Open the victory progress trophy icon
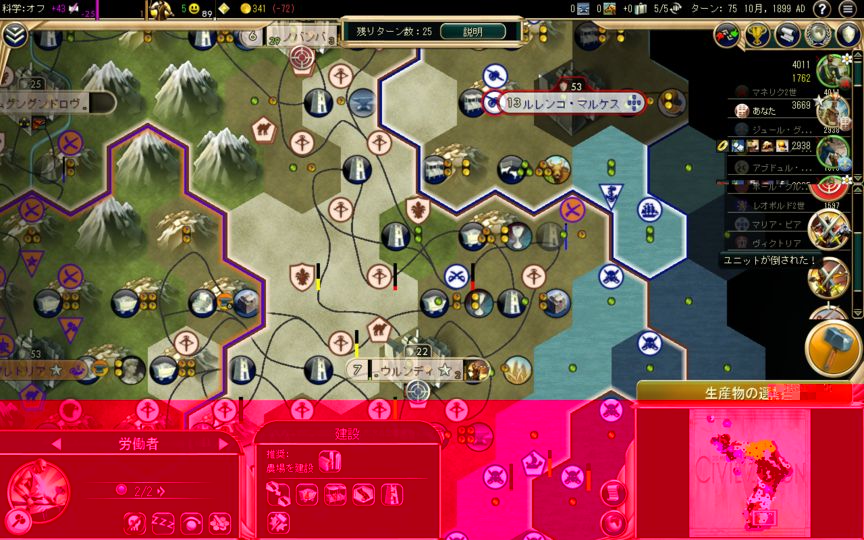Image resolution: width=864 pixels, height=540 pixels. click(x=758, y=35)
